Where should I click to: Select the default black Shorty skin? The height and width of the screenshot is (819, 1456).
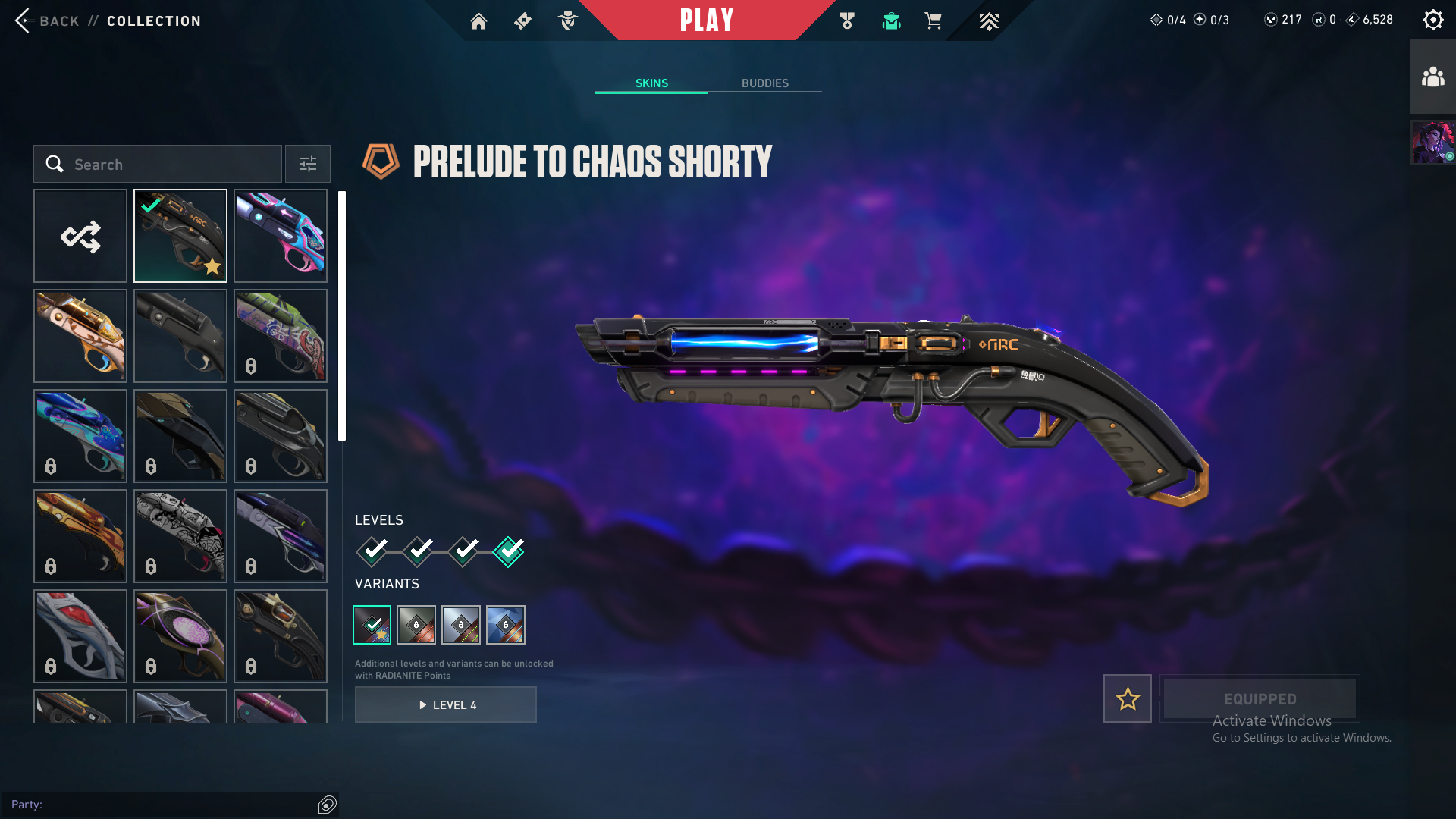coord(180,337)
